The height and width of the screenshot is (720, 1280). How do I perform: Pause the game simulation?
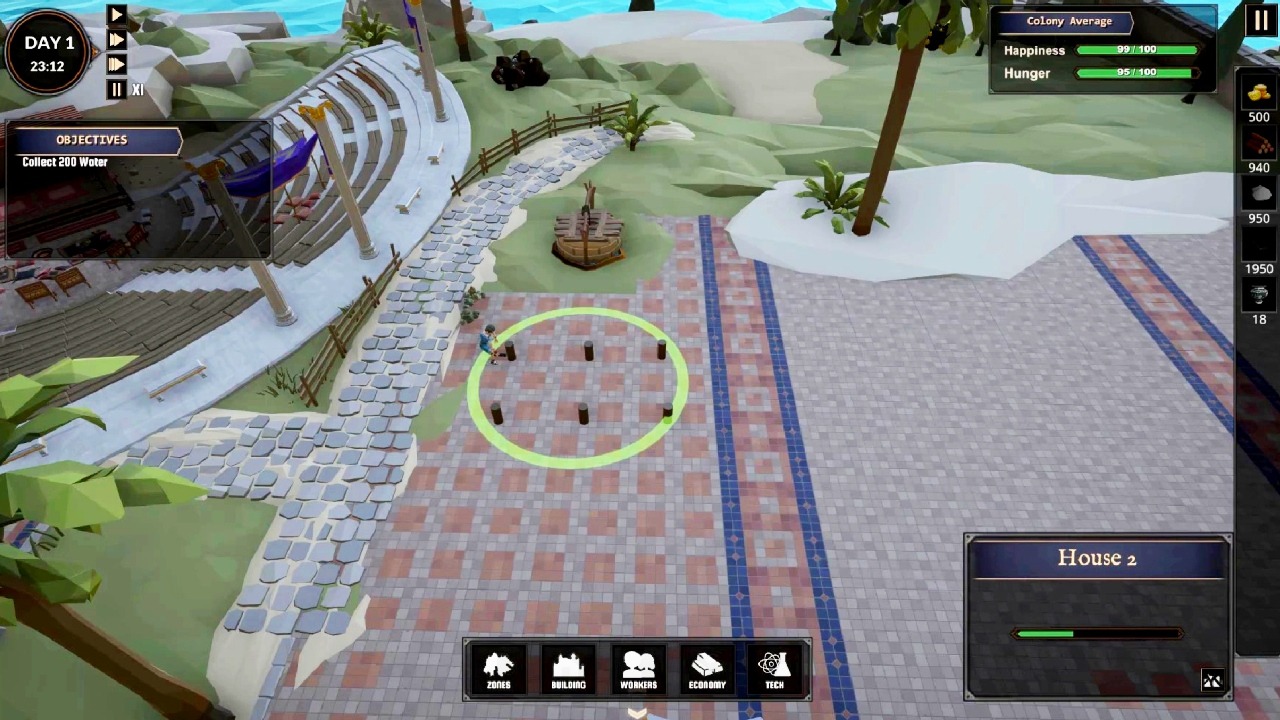(x=115, y=89)
